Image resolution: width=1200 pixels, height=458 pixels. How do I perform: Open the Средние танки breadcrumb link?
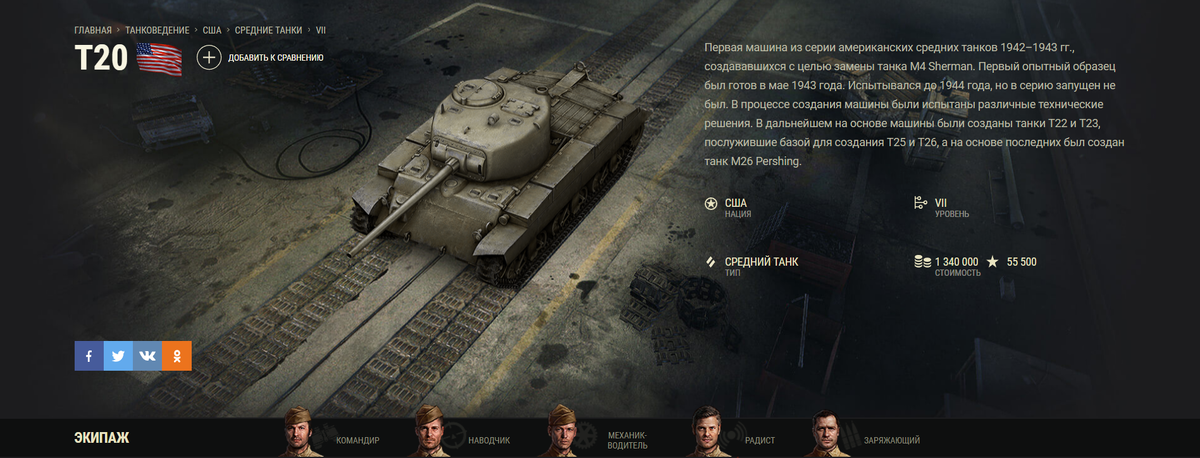[x=269, y=30]
